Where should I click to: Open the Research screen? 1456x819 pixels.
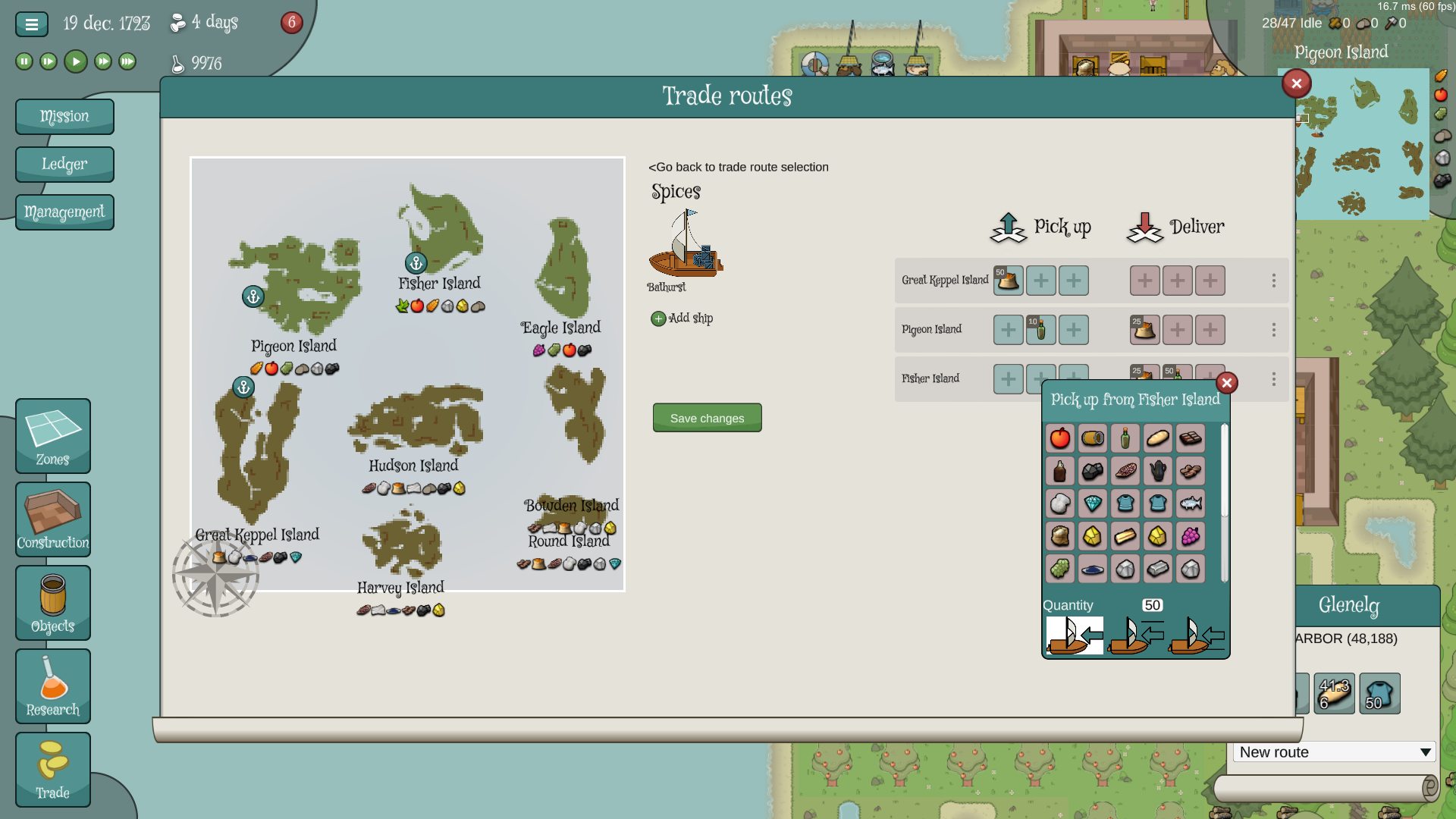pos(53,686)
